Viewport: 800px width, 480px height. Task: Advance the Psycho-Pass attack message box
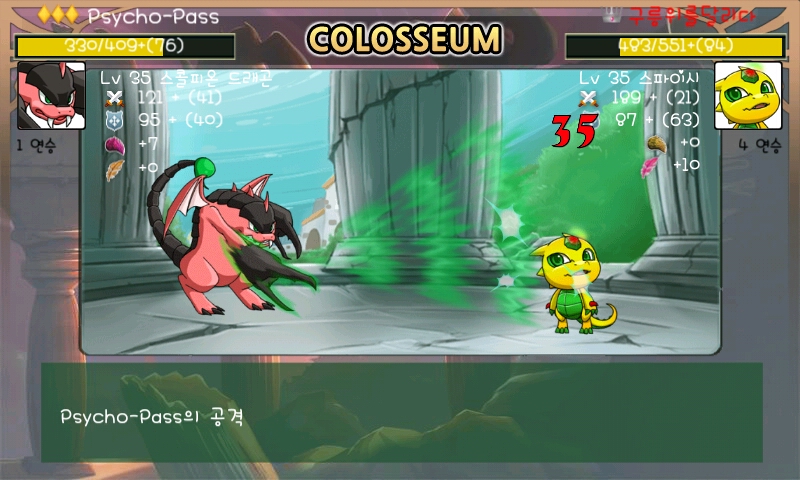coord(400,412)
